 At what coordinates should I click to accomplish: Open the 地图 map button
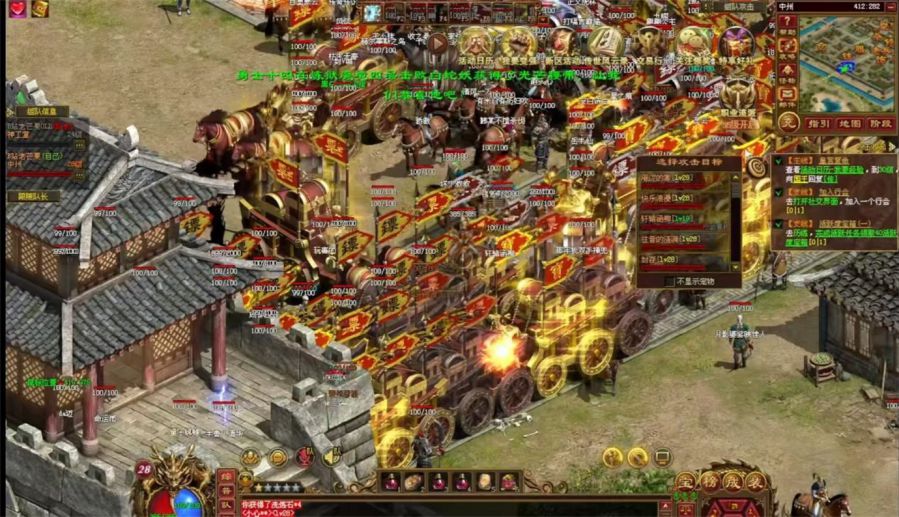coord(850,123)
